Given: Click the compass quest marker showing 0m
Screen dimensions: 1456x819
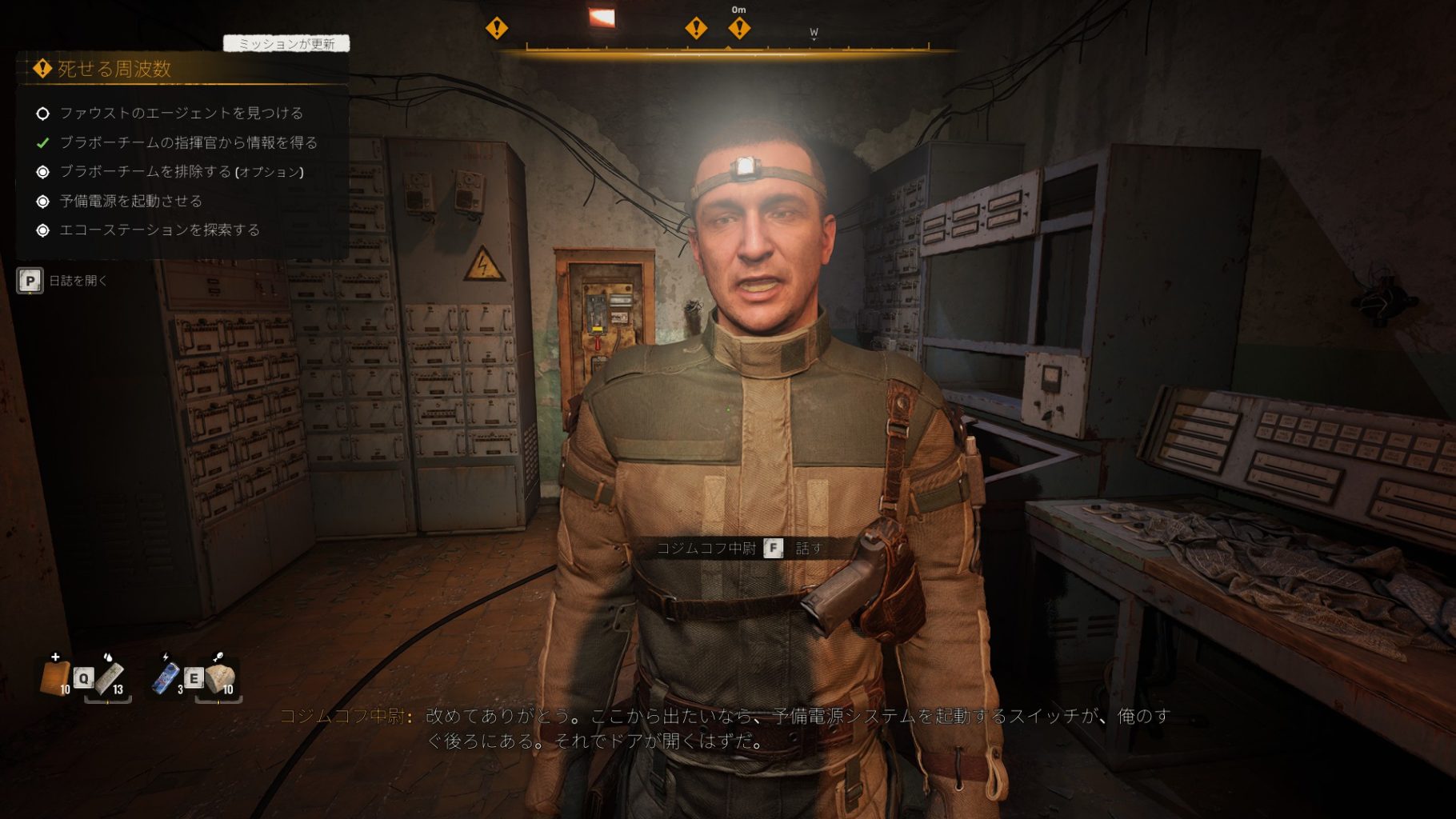Looking at the screenshot, I should click(x=739, y=28).
